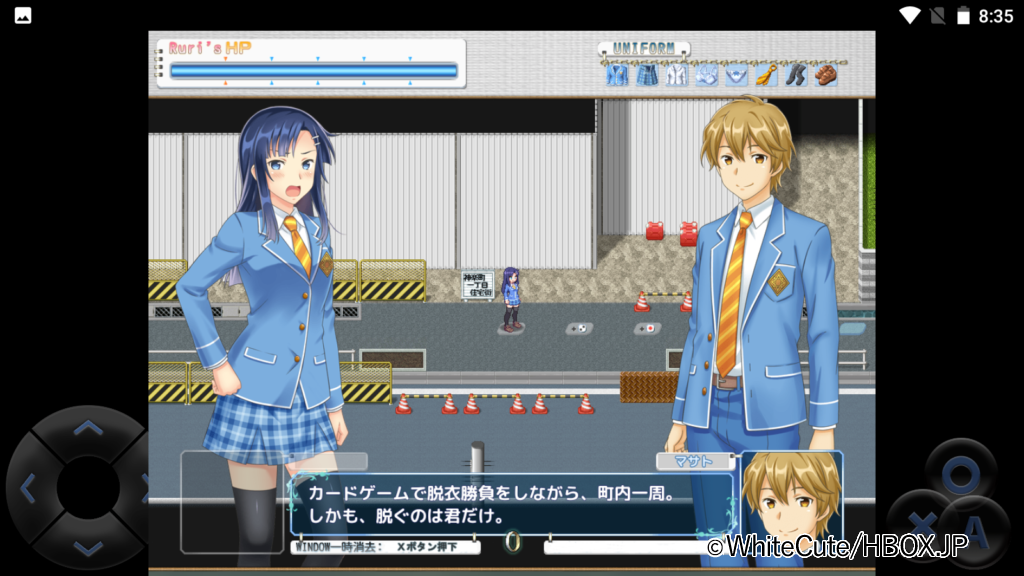Tap the D-pad down arrow

tap(88, 546)
